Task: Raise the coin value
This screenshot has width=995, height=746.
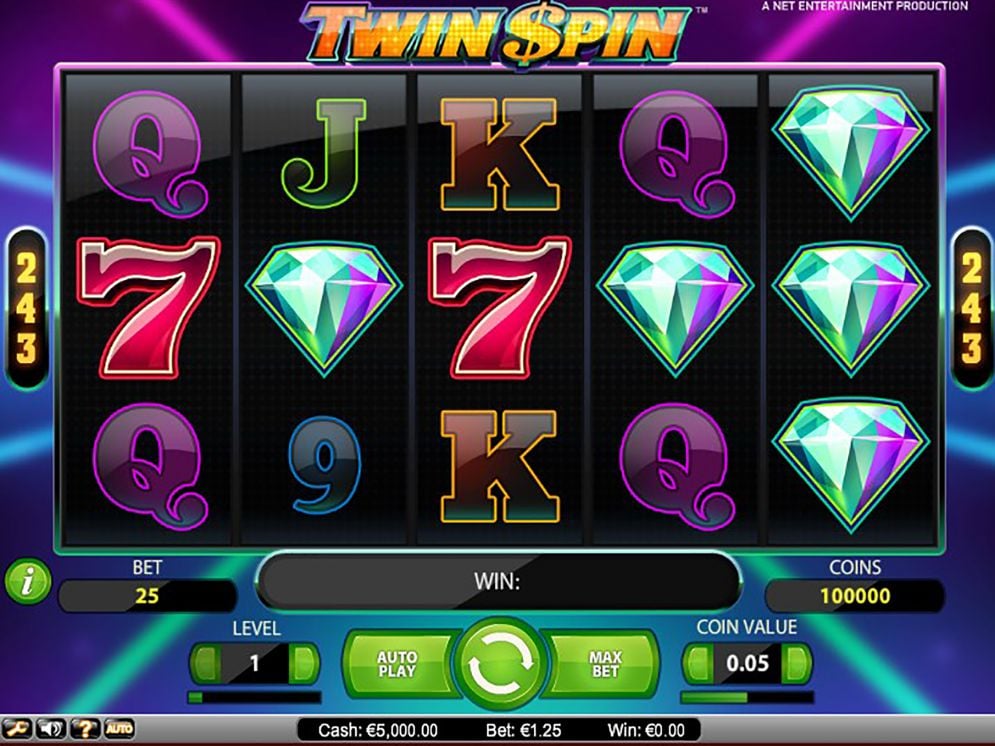Action: tap(797, 663)
